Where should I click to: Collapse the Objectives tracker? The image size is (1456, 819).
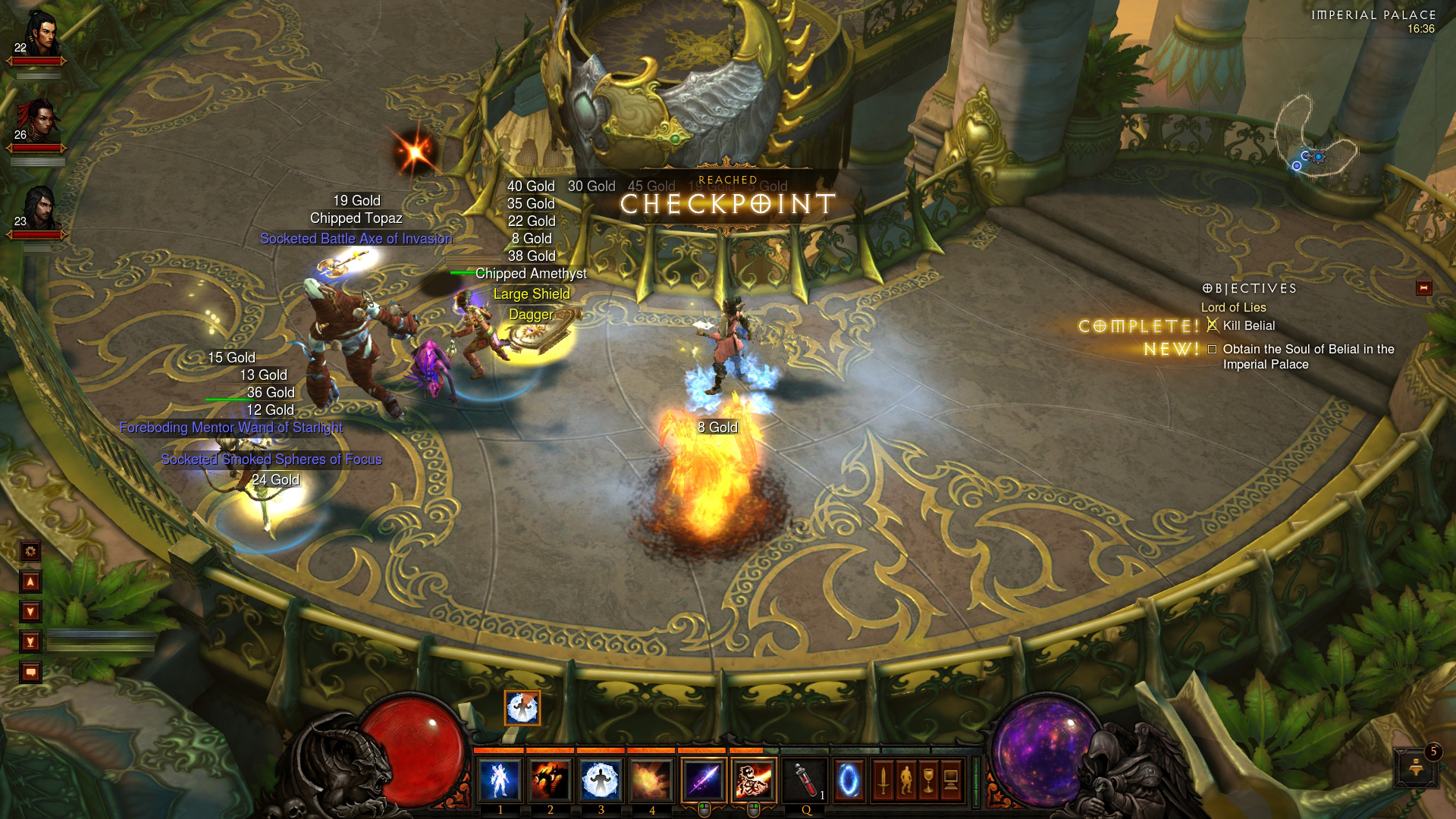(1423, 288)
